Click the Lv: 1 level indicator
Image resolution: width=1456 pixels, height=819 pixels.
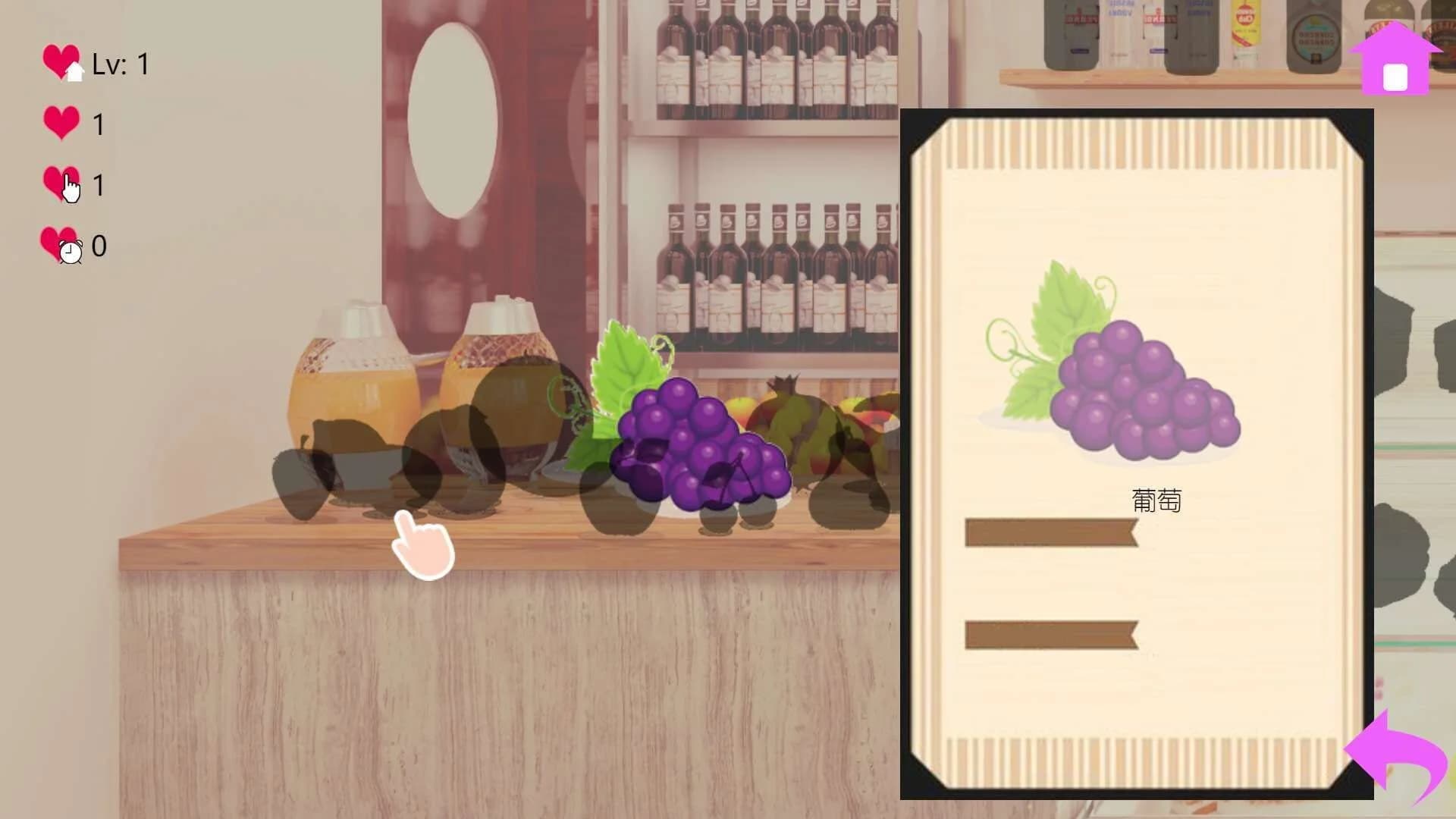coord(121,64)
